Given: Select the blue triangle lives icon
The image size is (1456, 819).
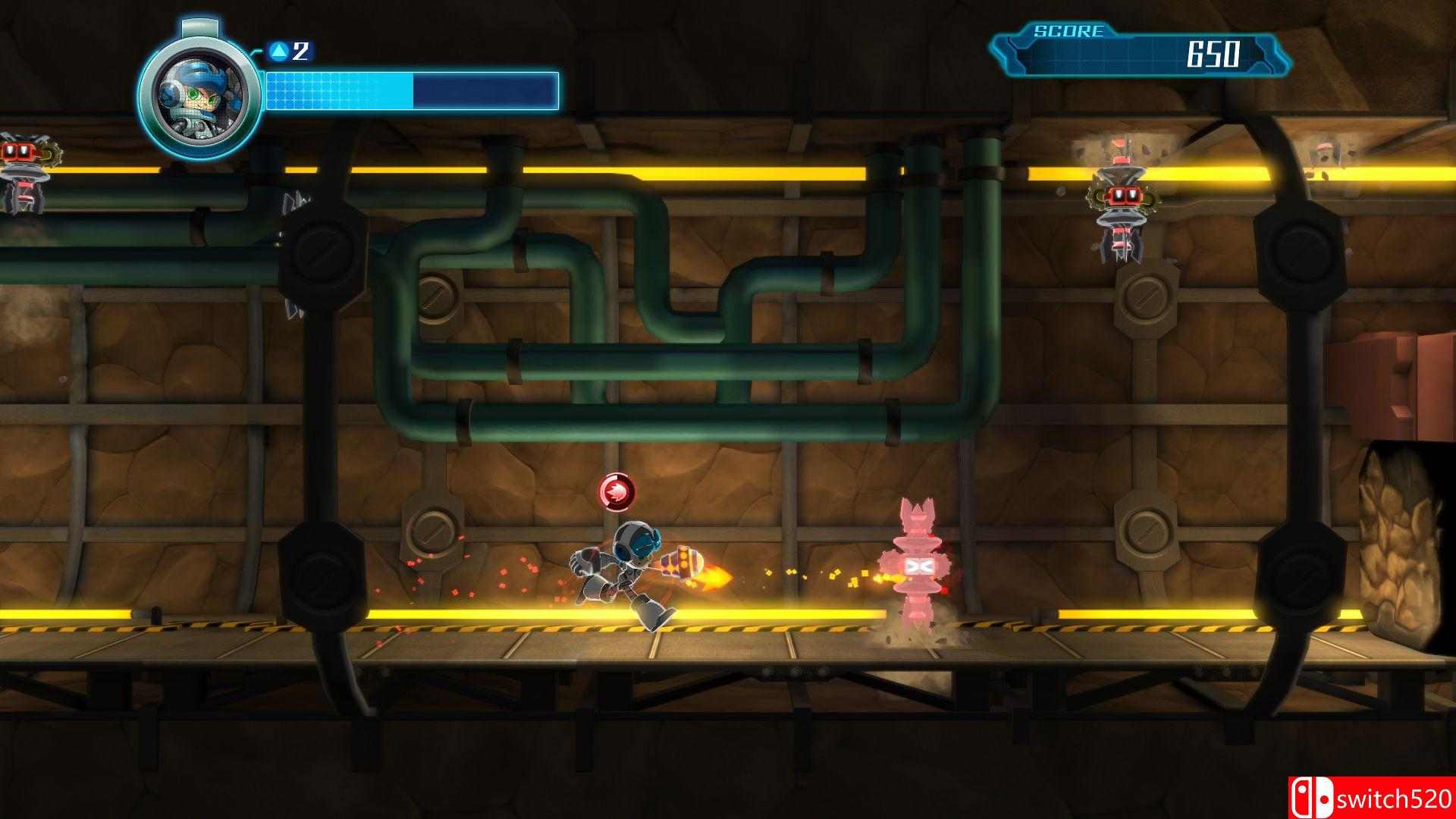Looking at the screenshot, I should (x=280, y=50).
